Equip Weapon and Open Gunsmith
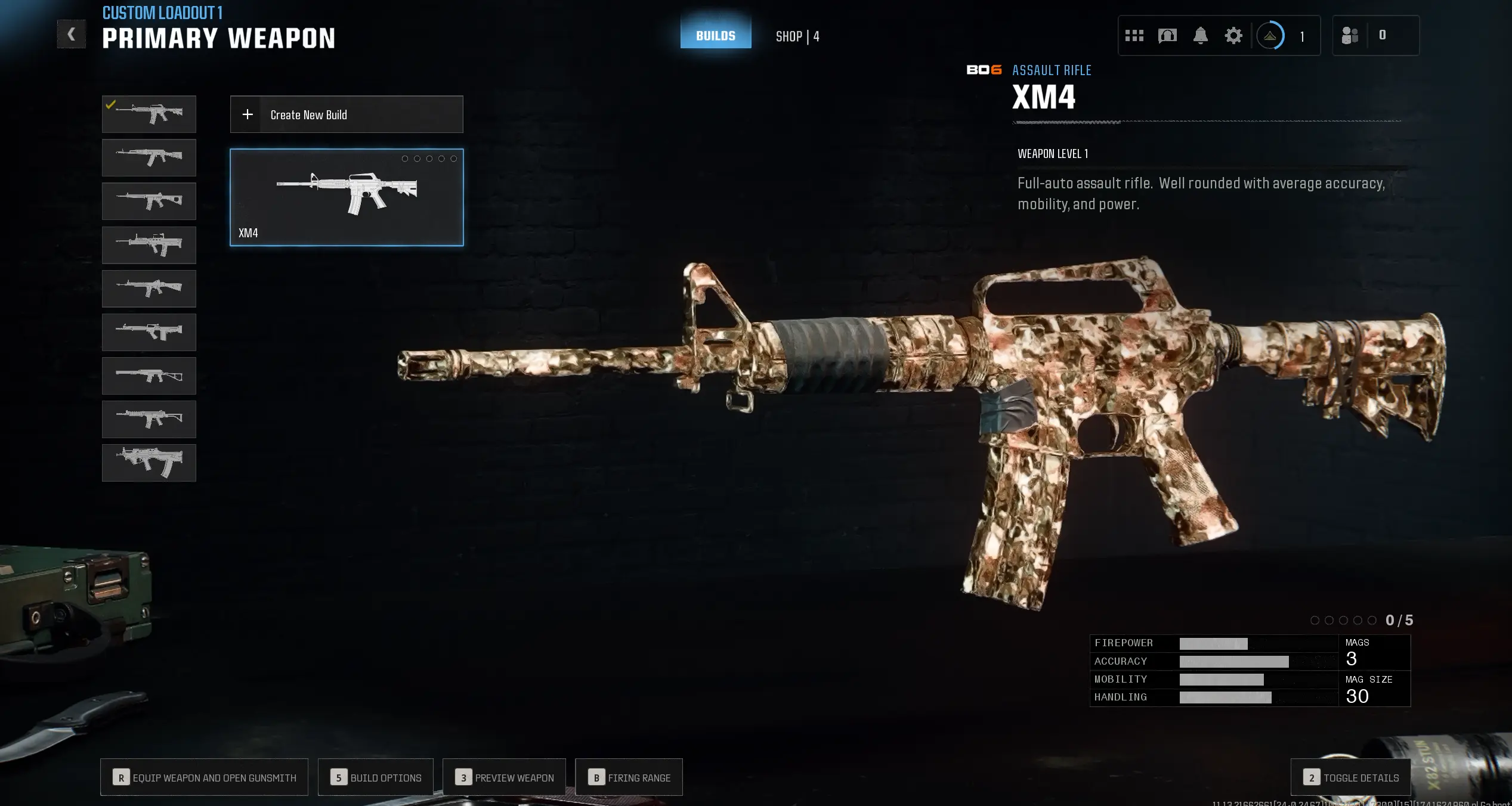Viewport: 1512px width, 806px height. 204,777
